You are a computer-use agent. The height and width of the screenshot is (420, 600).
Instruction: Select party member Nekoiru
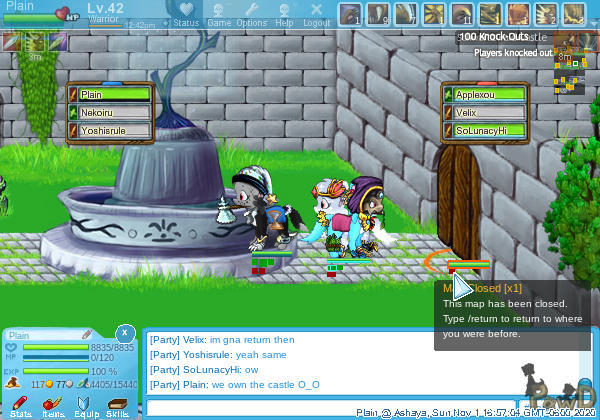click(x=113, y=112)
